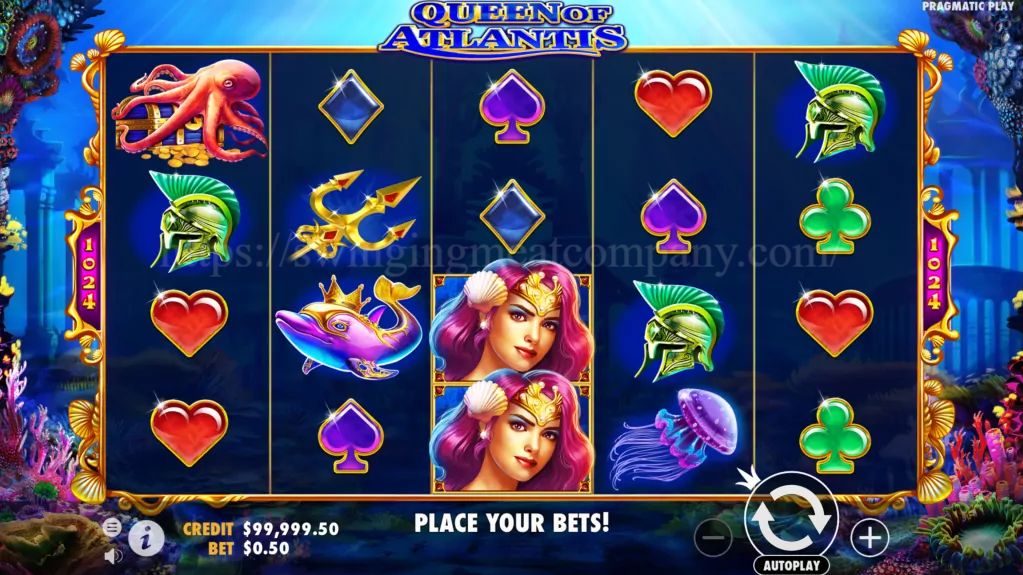Open the game information (i) page
This screenshot has height=575, width=1023.
146,537
